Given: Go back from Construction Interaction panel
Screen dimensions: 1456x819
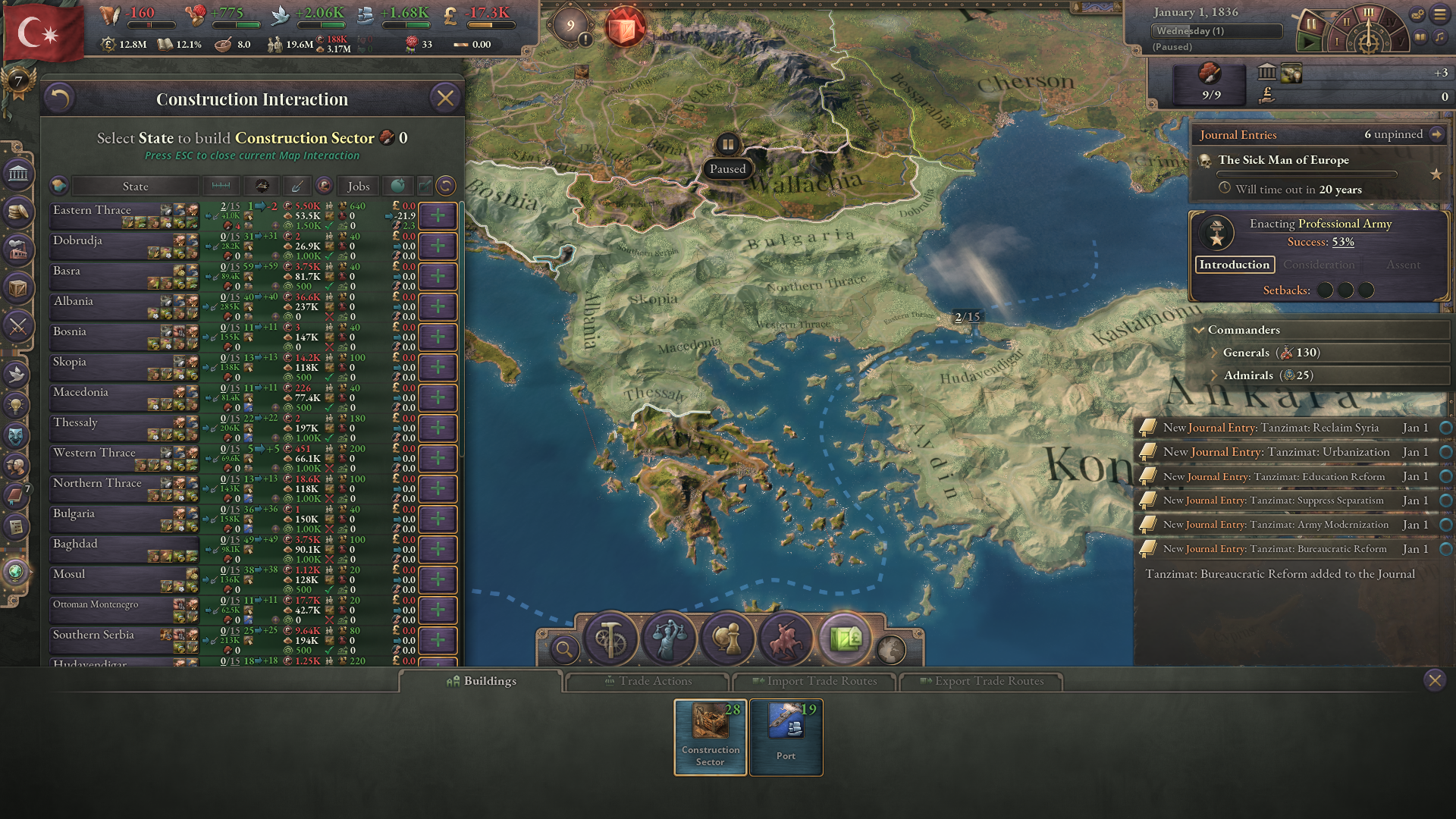Looking at the screenshot, I should coord(59,99).
